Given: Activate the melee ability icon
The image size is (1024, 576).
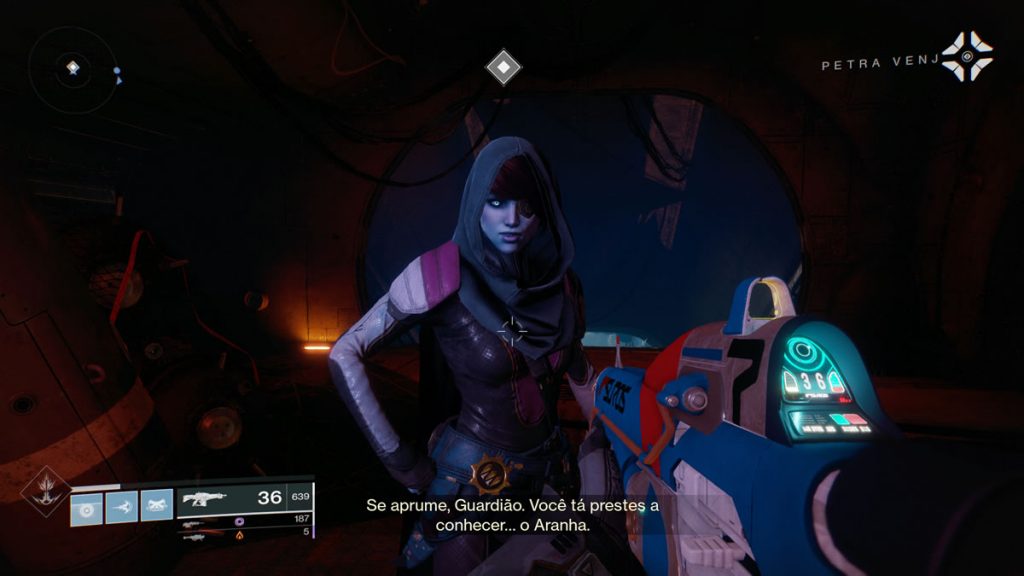Looking at the screenshot, I should (x=122, y=506).
